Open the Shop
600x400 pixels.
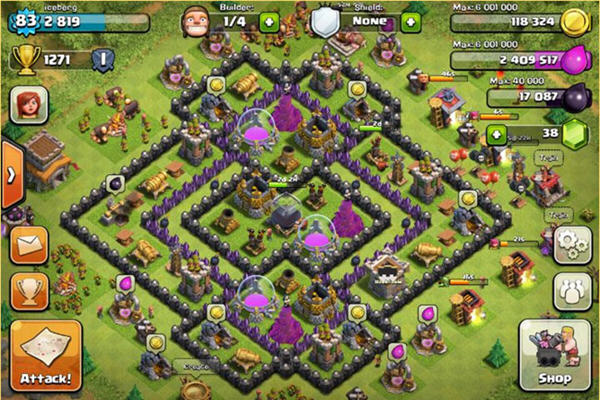[554, 356]
